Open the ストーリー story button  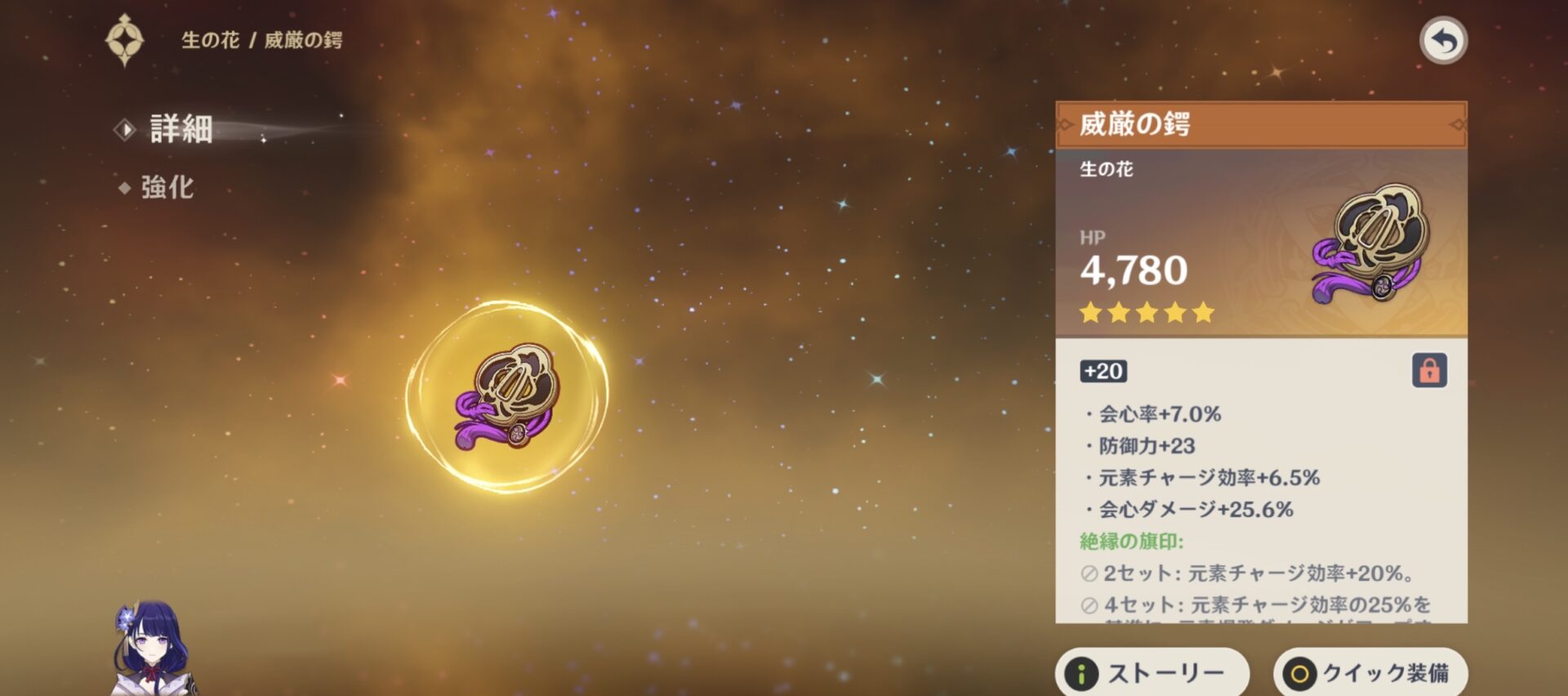[x=1152, y=672]
